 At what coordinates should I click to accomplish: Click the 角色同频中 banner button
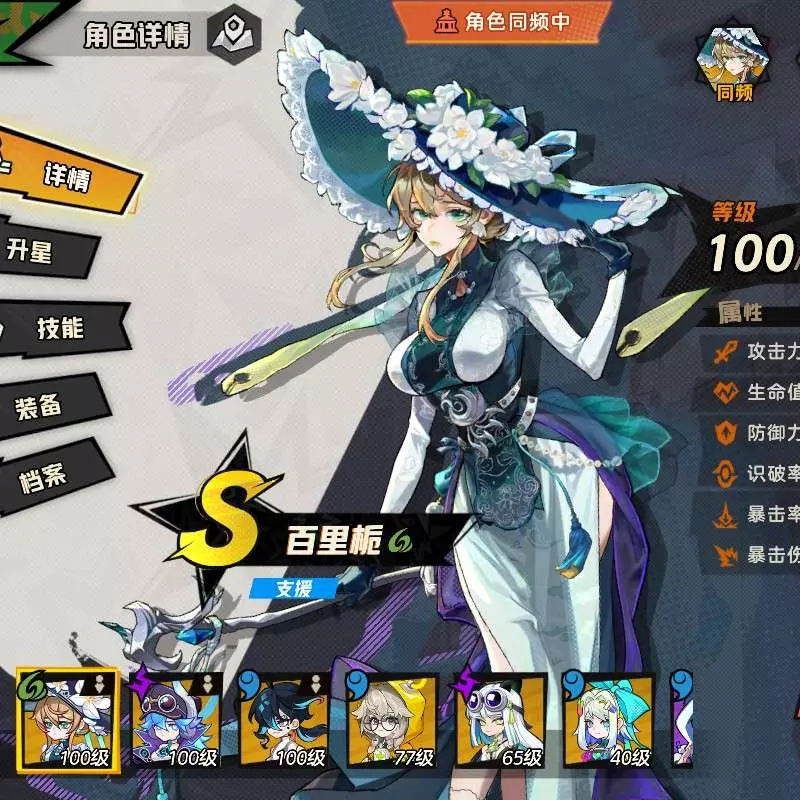point(501,20)
